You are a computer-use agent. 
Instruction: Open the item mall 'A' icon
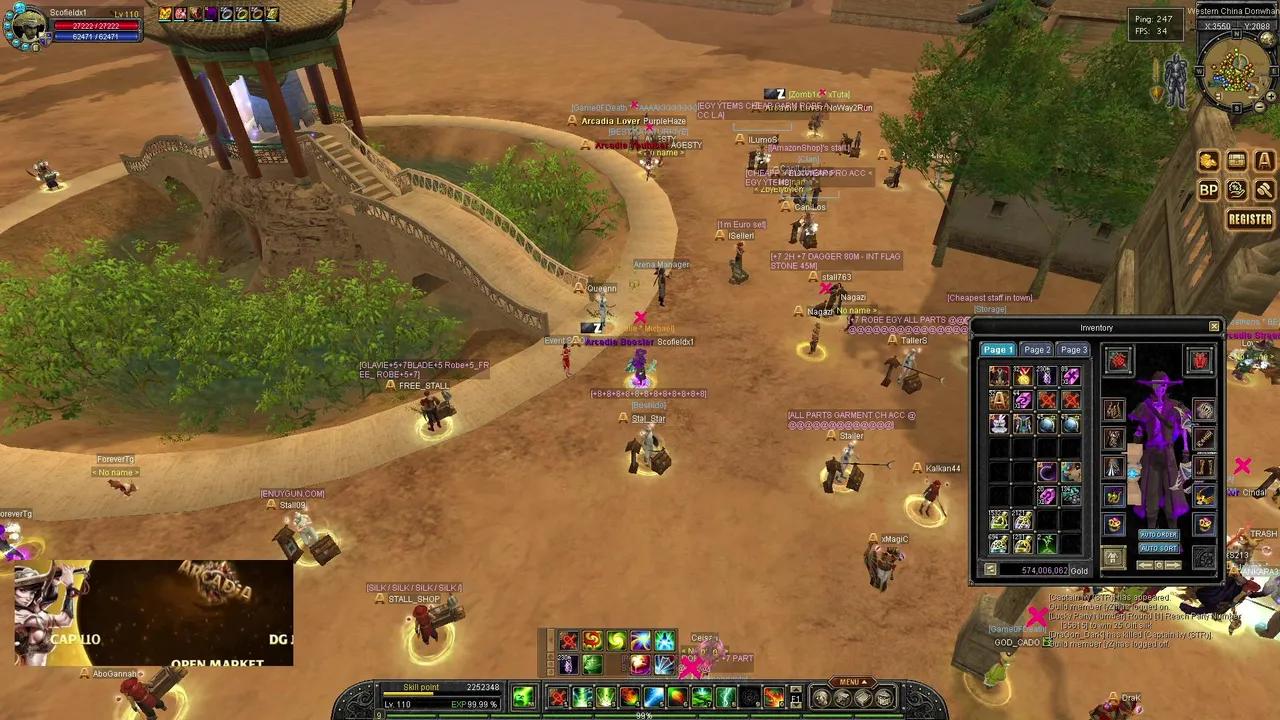coord(1264,160)
